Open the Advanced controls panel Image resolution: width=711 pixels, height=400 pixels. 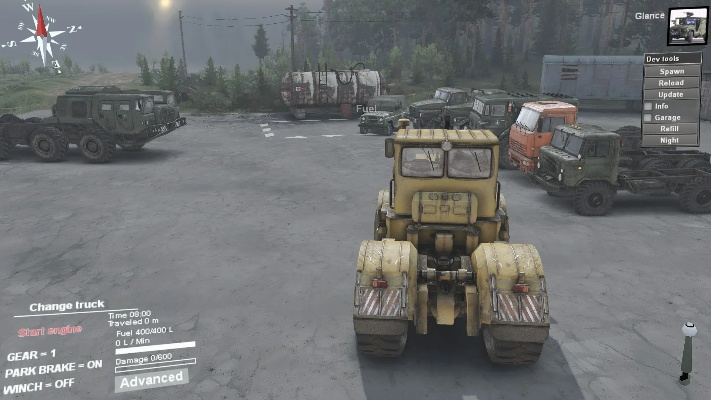150,379
